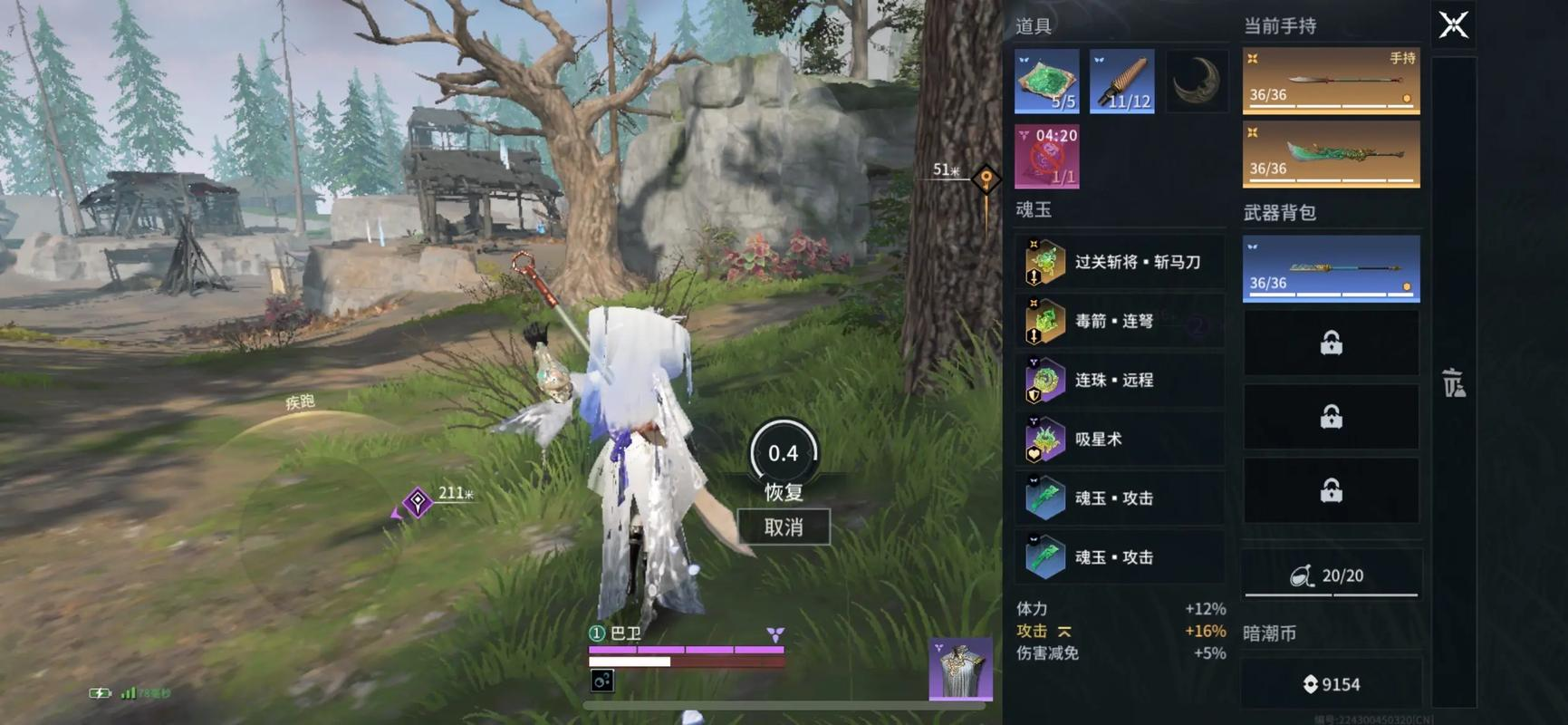Open the crescent moon item slot
This screenshot has width=1568, height=725.
[1197, 81]
